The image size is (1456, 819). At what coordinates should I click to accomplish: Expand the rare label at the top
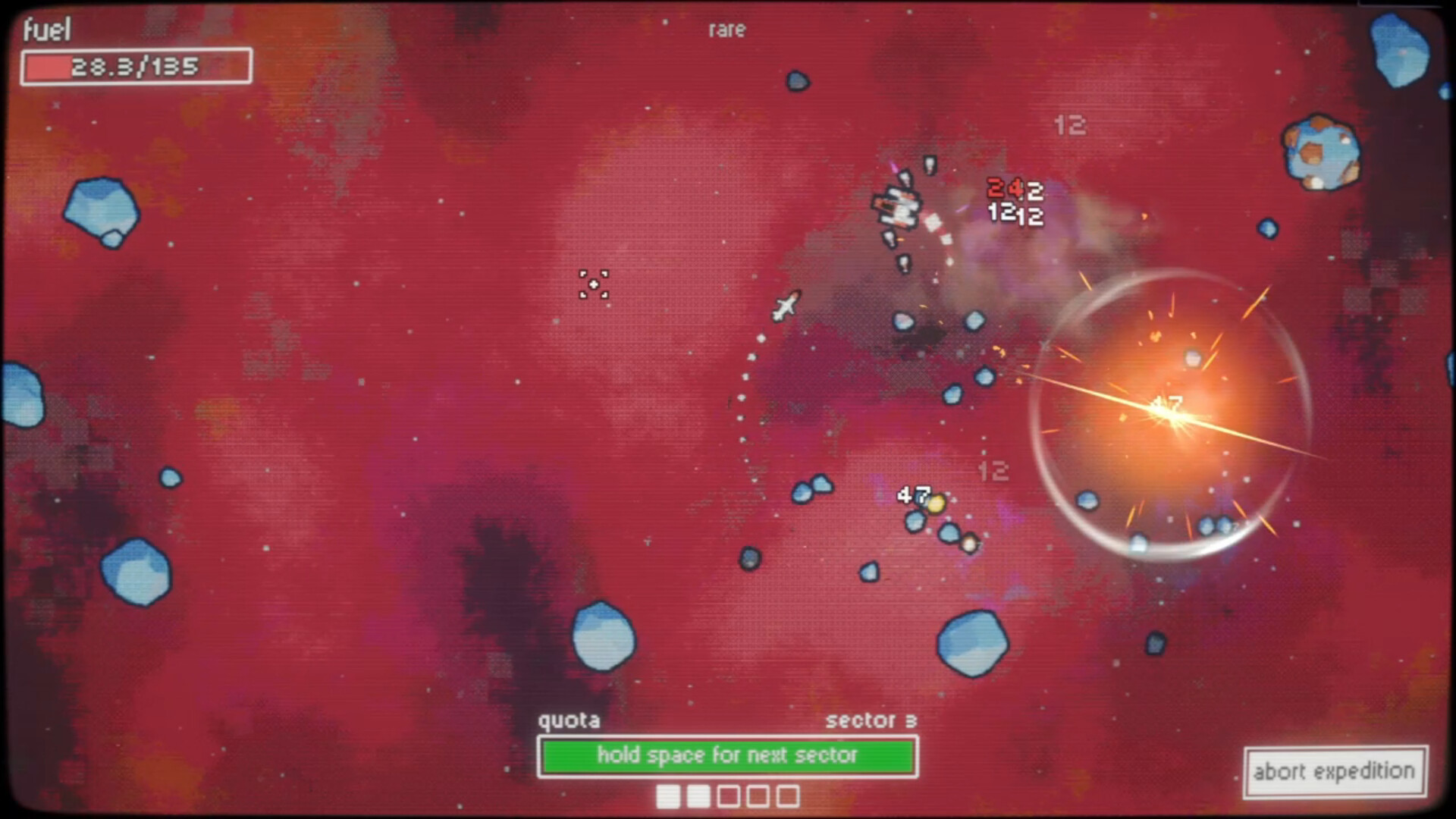click(x=726, y=30)
